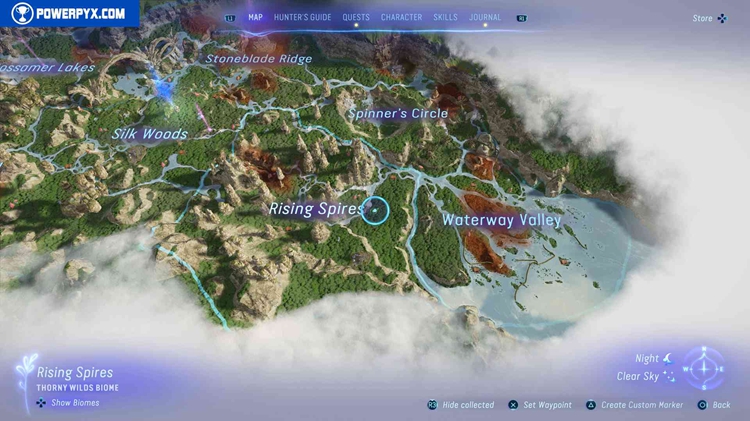Select the Spinner's Circle region label
Screen dimensions: 750x421
[x=399, y=114]
